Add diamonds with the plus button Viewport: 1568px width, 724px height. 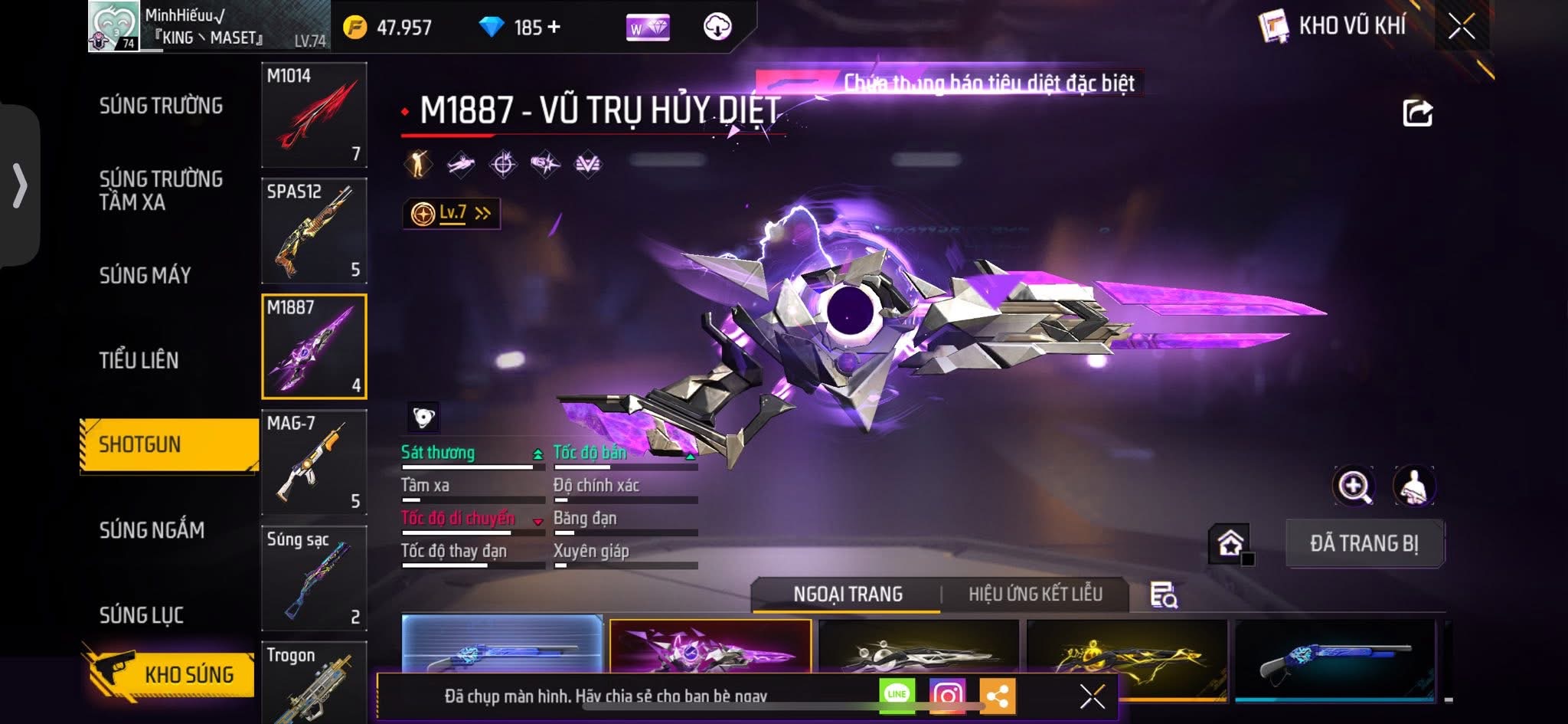pyautogui.click(x=554, y=28)
